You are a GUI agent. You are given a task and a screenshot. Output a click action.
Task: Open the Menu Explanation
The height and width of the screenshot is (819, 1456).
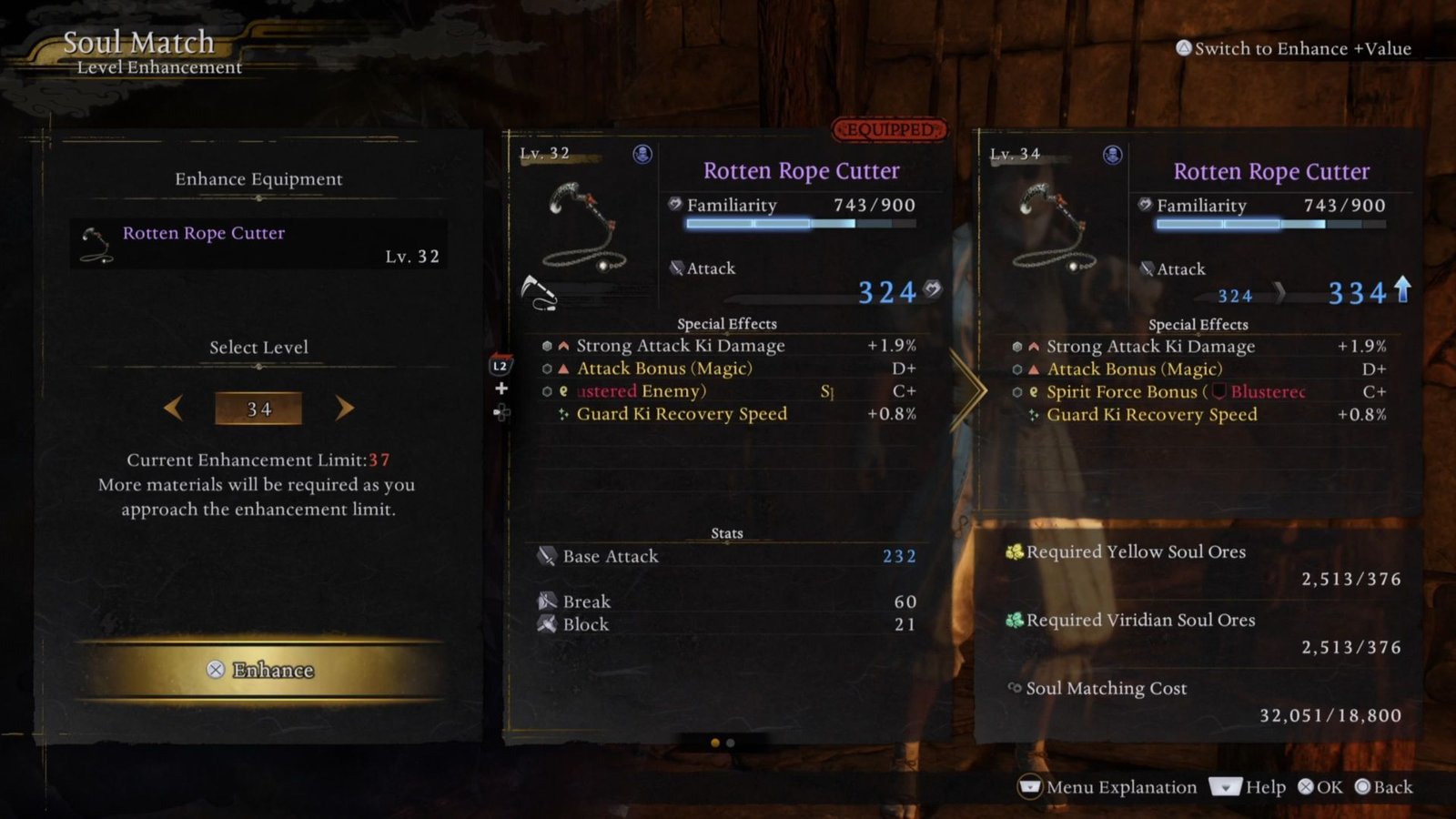point(1107,787)
